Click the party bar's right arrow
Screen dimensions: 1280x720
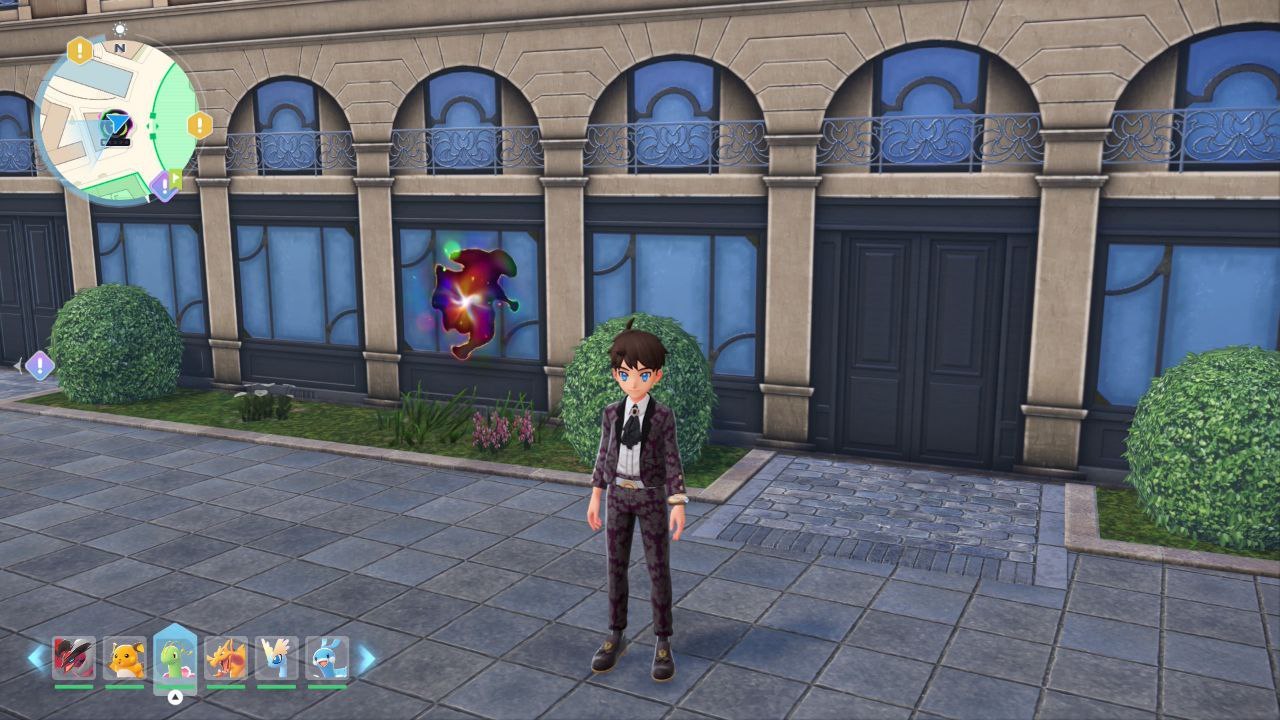[366, 658]
